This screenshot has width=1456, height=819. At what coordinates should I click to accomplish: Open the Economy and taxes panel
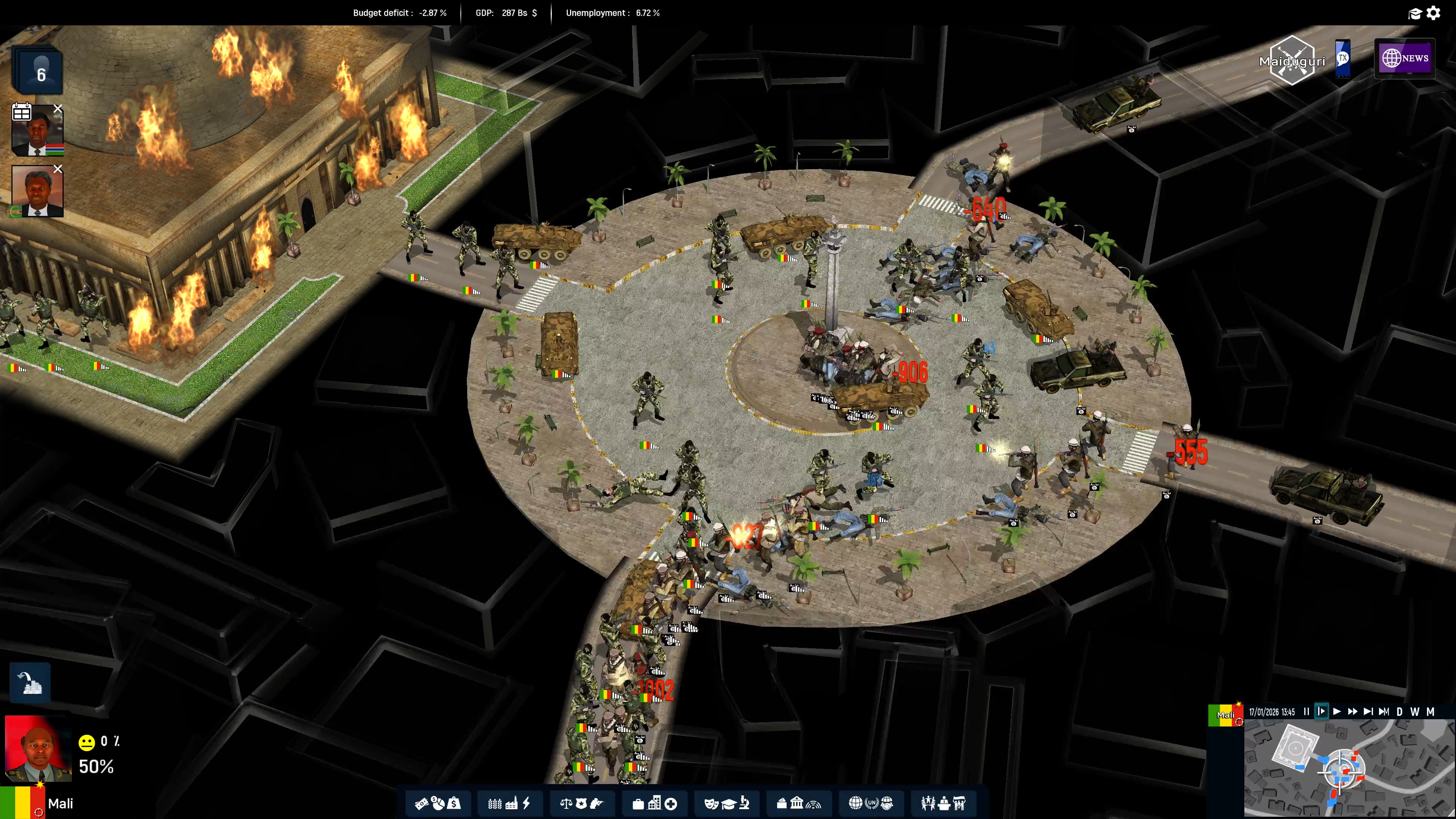pyautogui.click(x=438, y=803)
